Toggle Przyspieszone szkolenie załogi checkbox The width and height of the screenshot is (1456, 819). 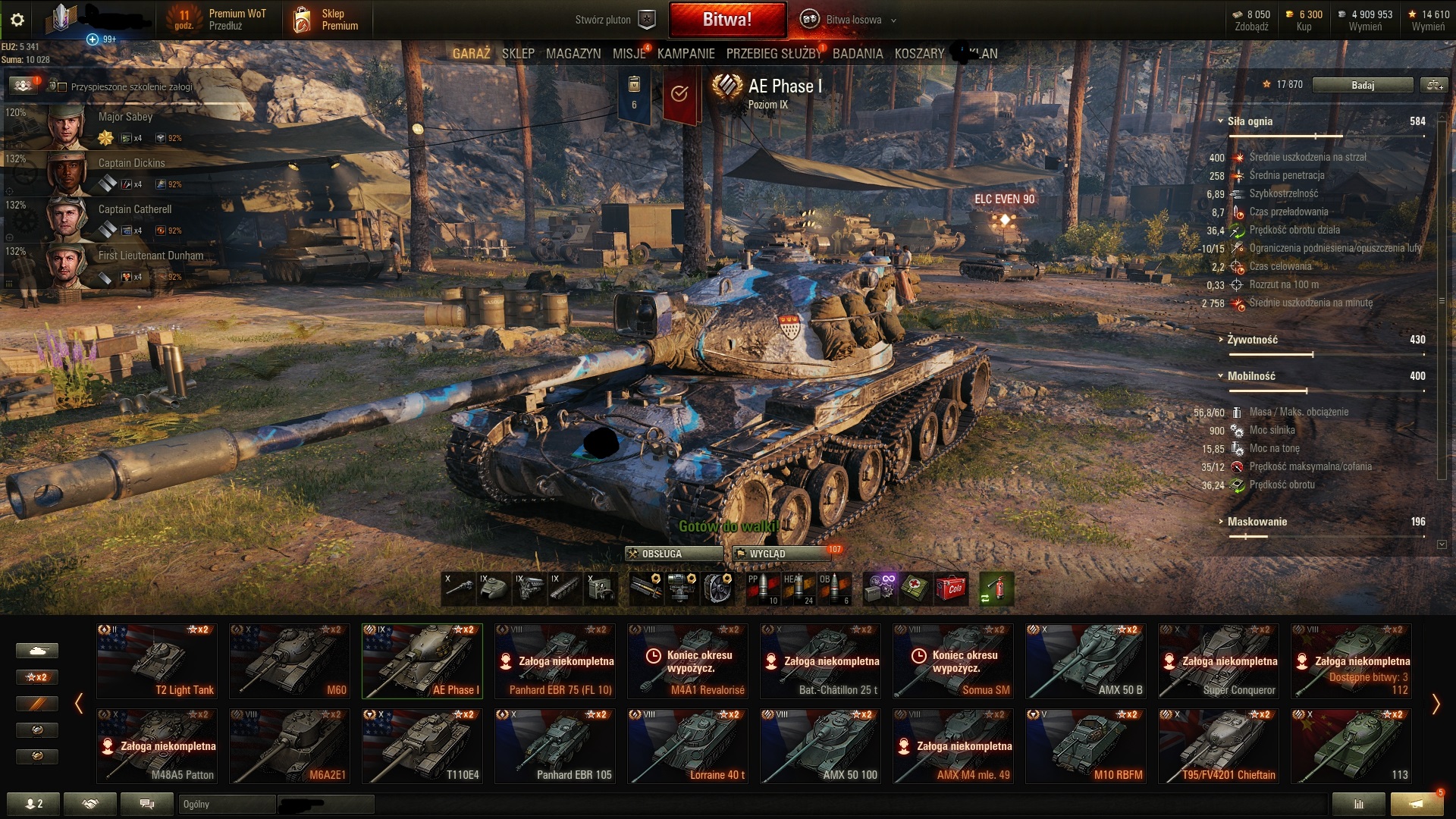(63, 87)
